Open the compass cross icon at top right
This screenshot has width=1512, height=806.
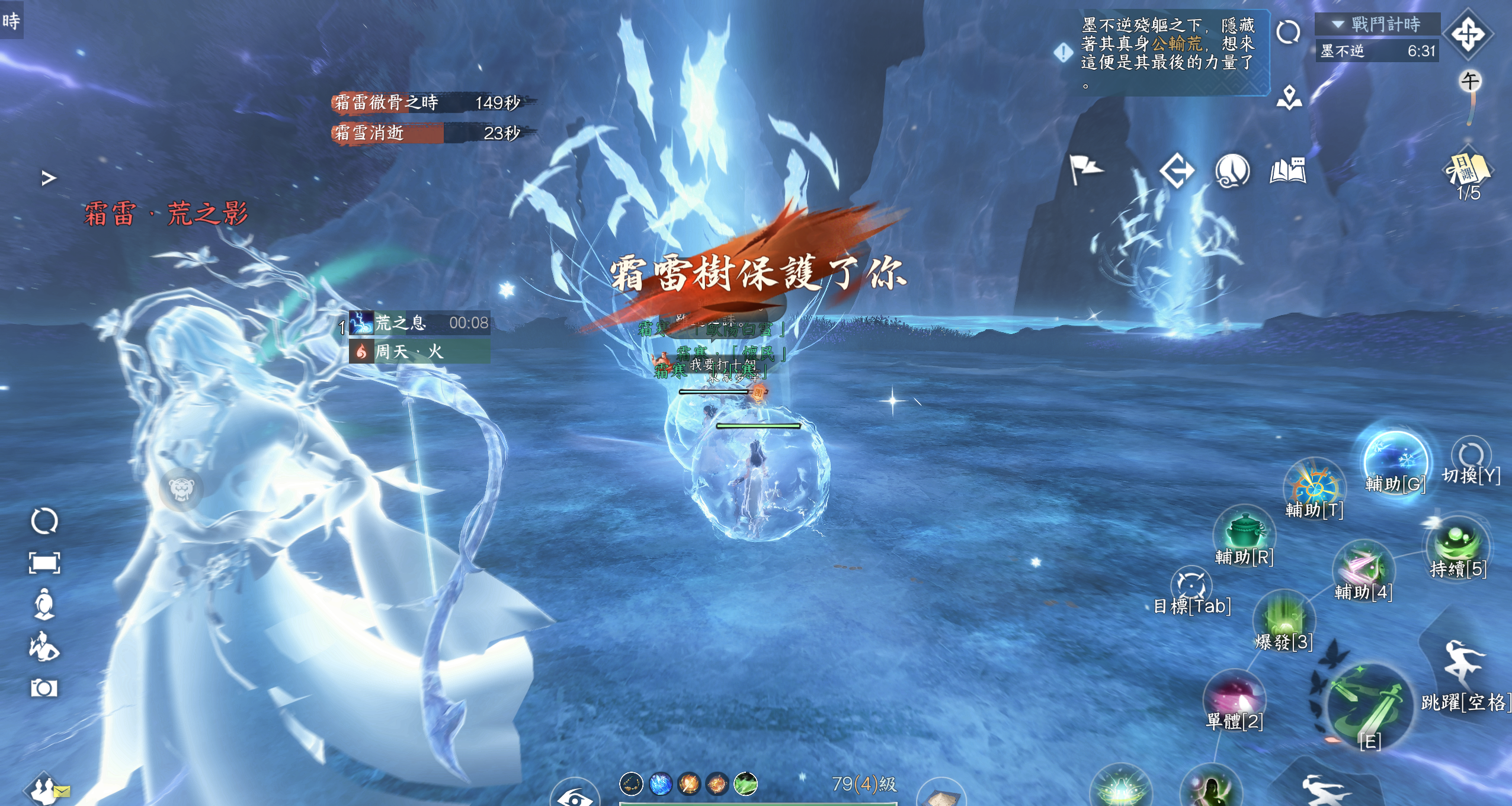click(1468, 34)
